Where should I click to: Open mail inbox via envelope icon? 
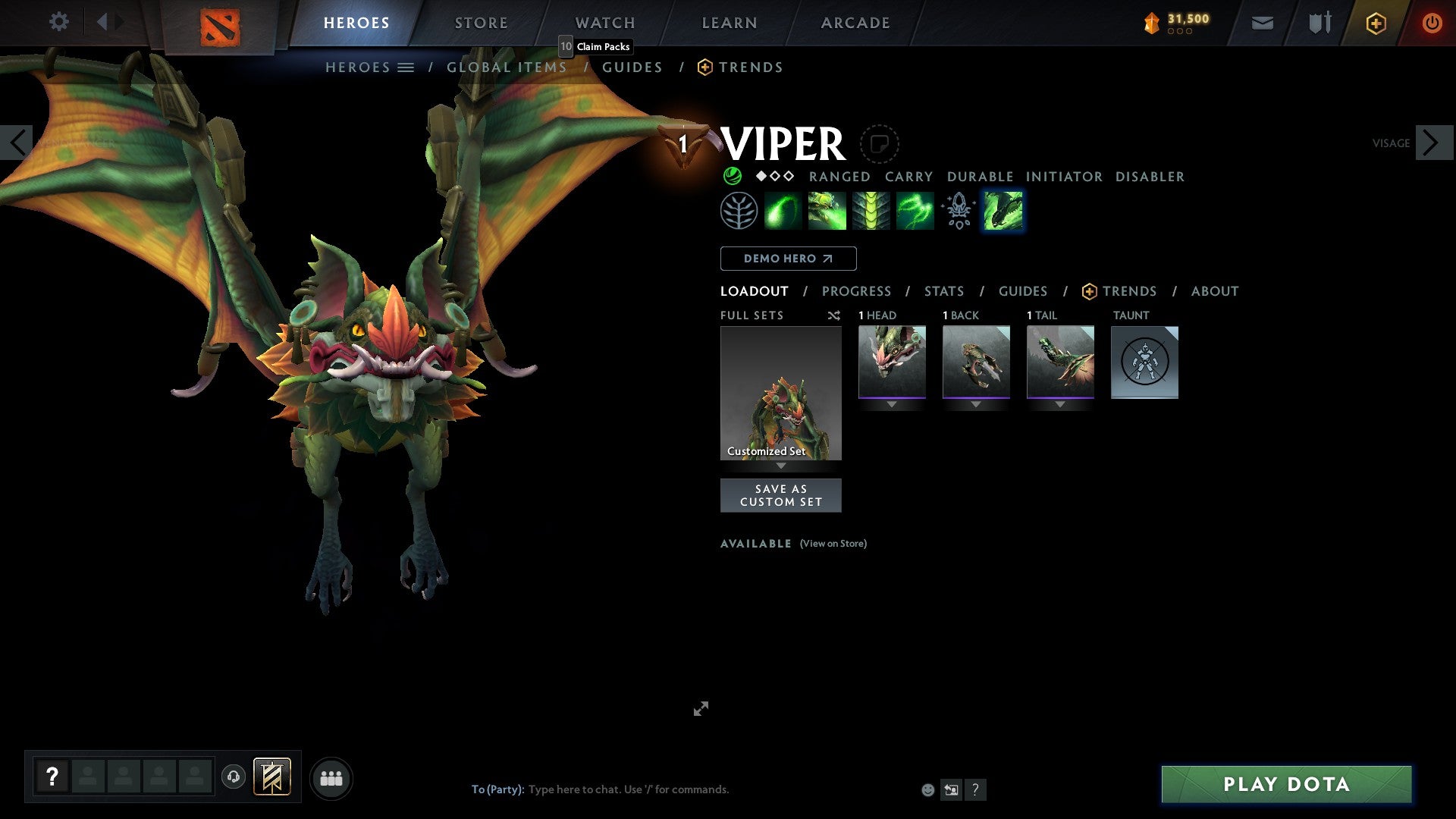1263,23
